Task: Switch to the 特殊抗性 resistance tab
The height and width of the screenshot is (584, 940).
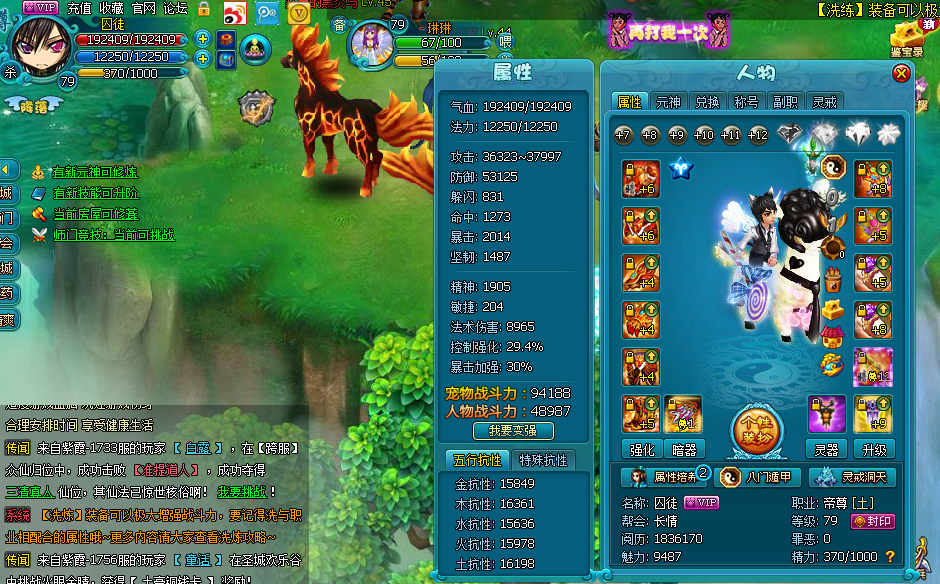Action: click(543, 460)
